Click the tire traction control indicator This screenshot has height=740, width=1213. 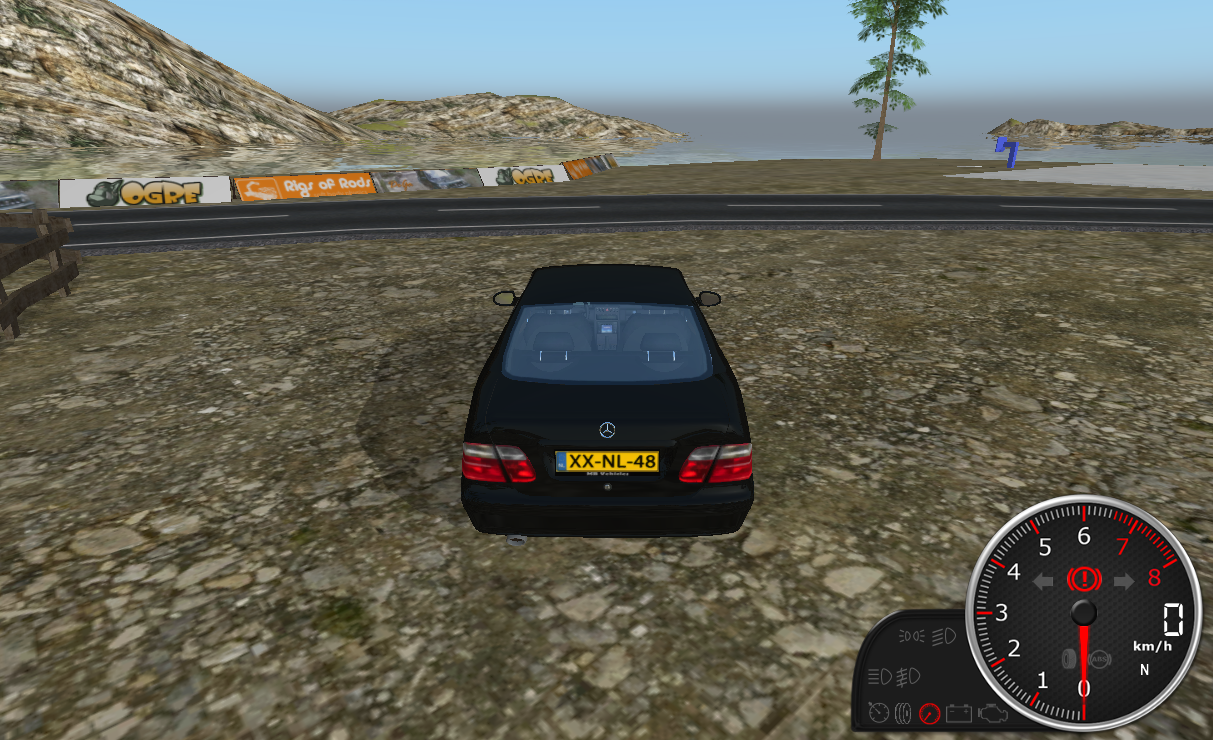[x=1069, y=659]
